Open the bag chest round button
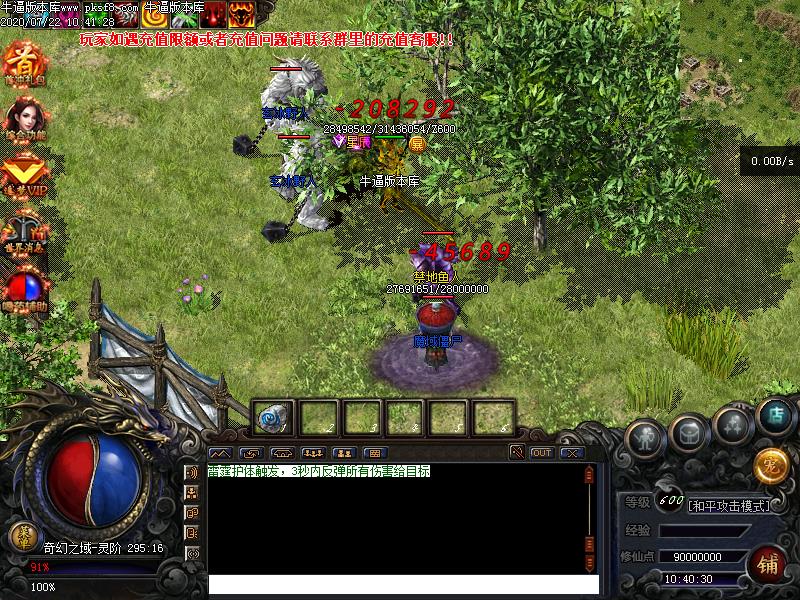This screenshot has width=800, height=600. click(x=690, y=431)
